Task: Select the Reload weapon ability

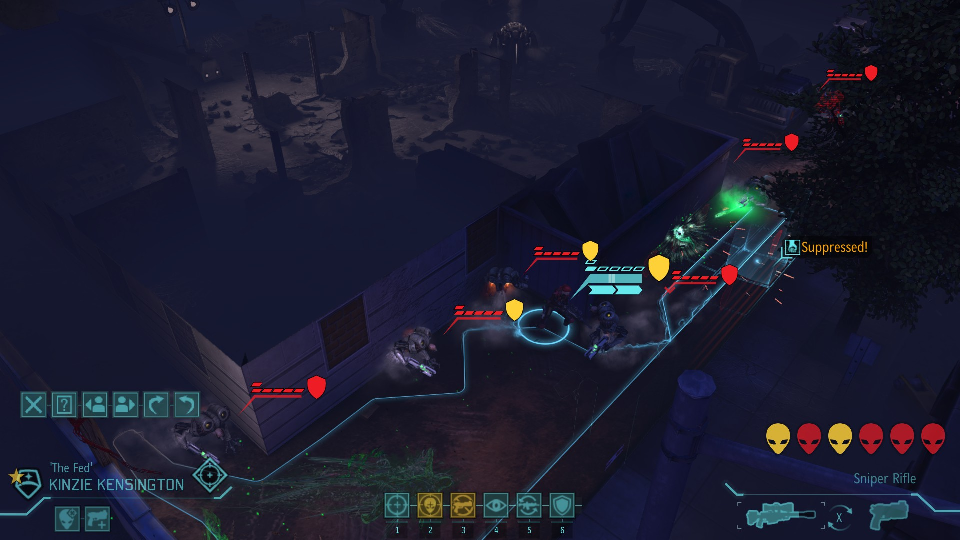Action: [529, 505]
